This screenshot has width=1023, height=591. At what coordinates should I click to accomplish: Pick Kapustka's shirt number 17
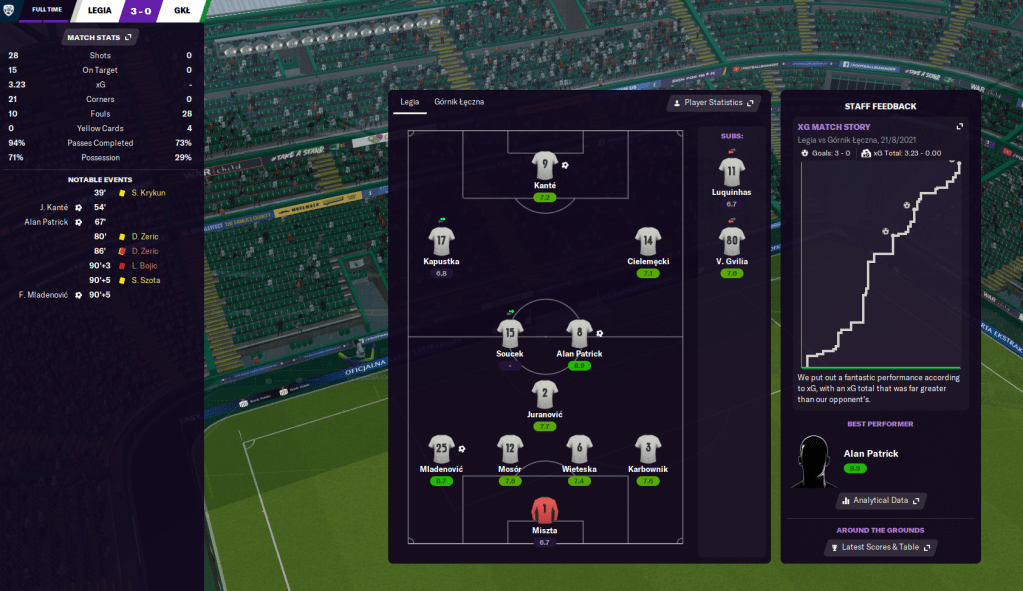coord(442,240)
